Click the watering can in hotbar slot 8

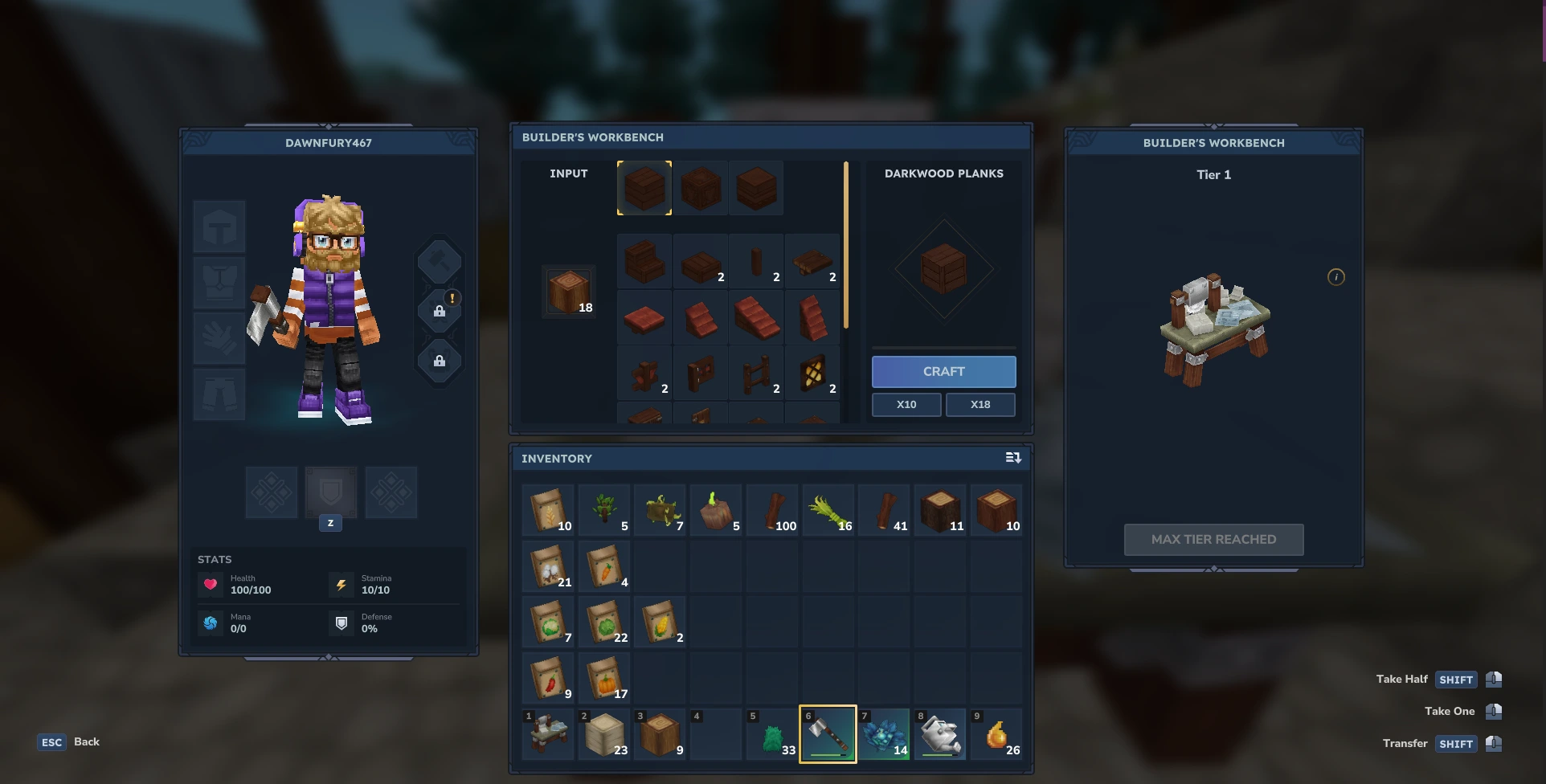940,733
